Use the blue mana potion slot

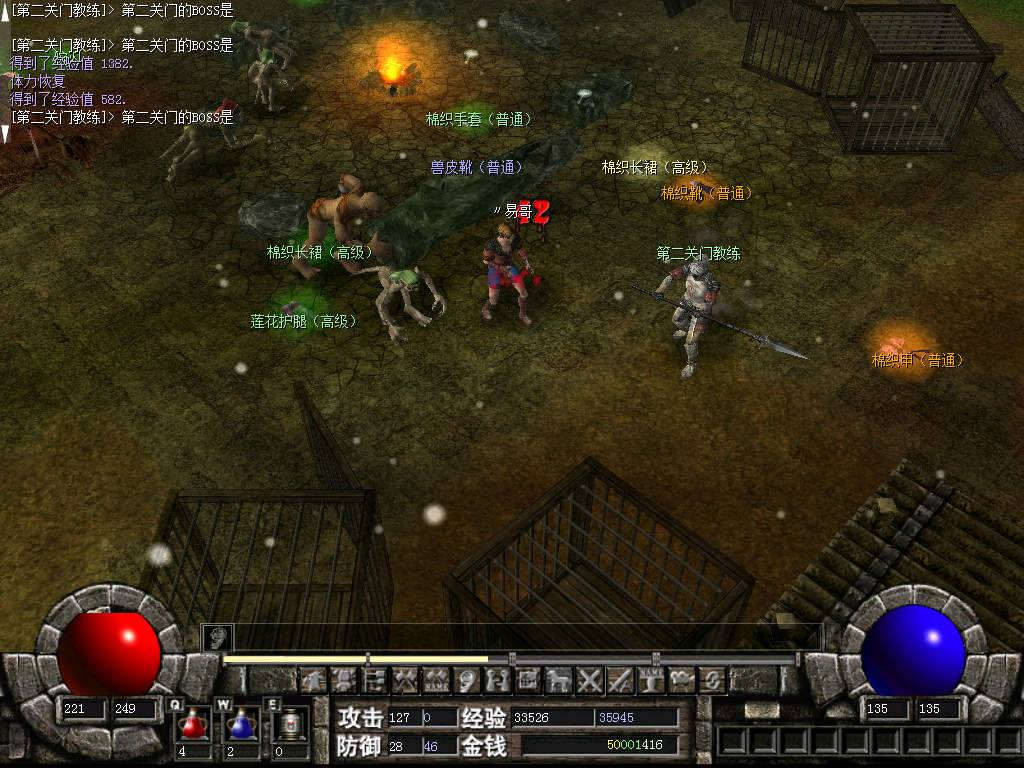[x=241, y=724]
